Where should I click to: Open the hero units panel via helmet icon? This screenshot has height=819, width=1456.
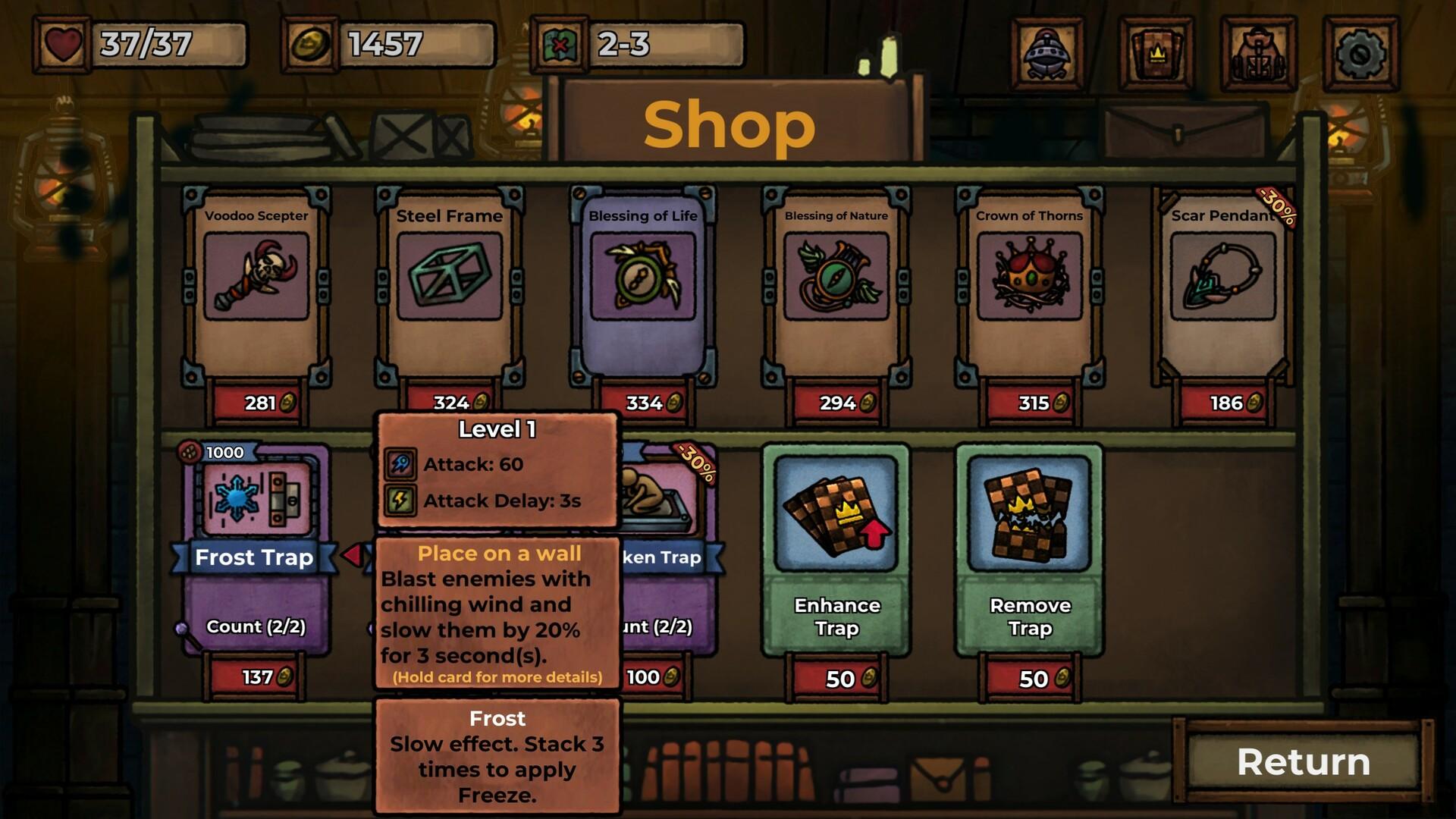click(x=1049, y=49)
